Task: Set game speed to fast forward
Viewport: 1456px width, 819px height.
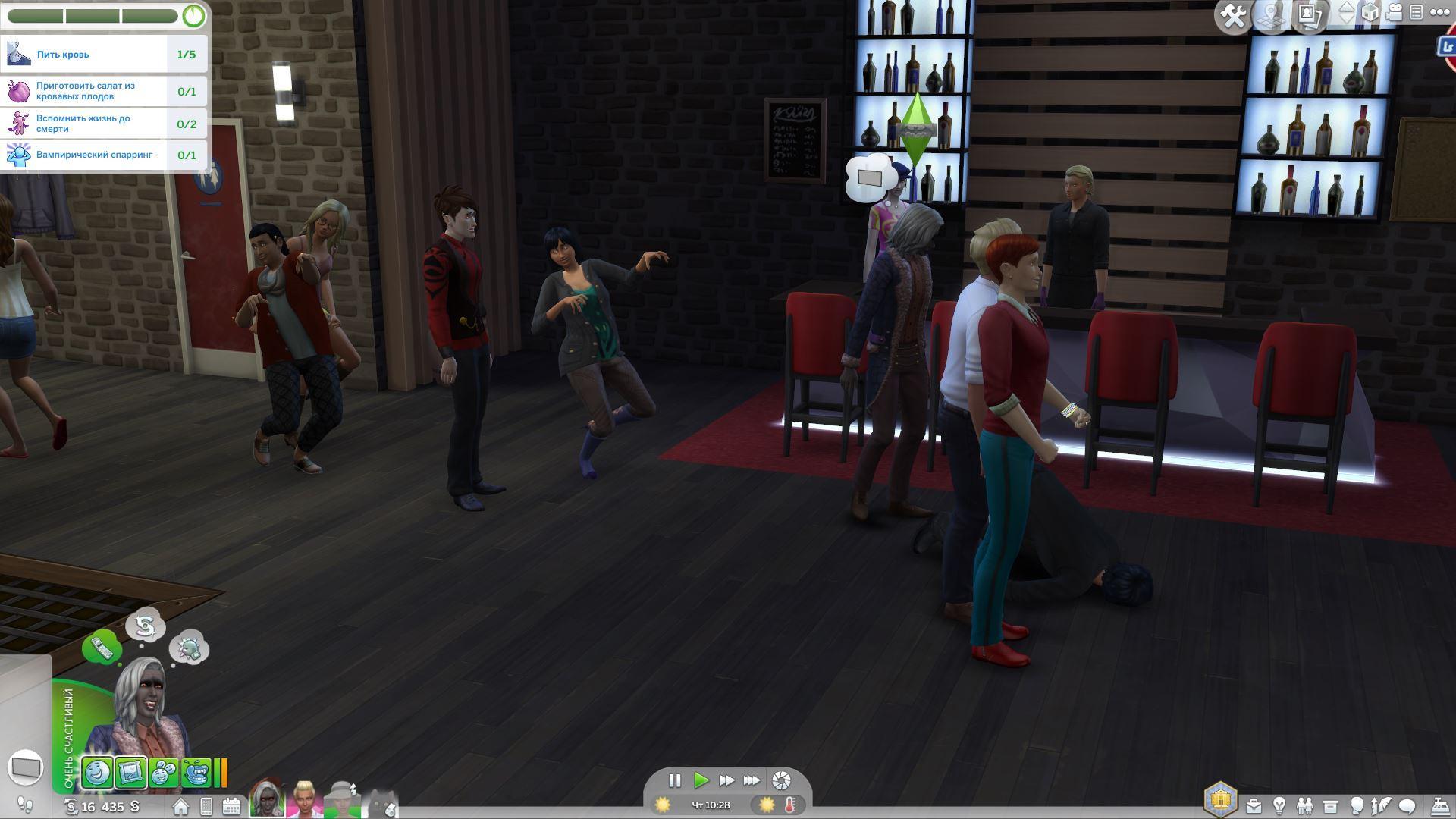Action: point(726,780)
